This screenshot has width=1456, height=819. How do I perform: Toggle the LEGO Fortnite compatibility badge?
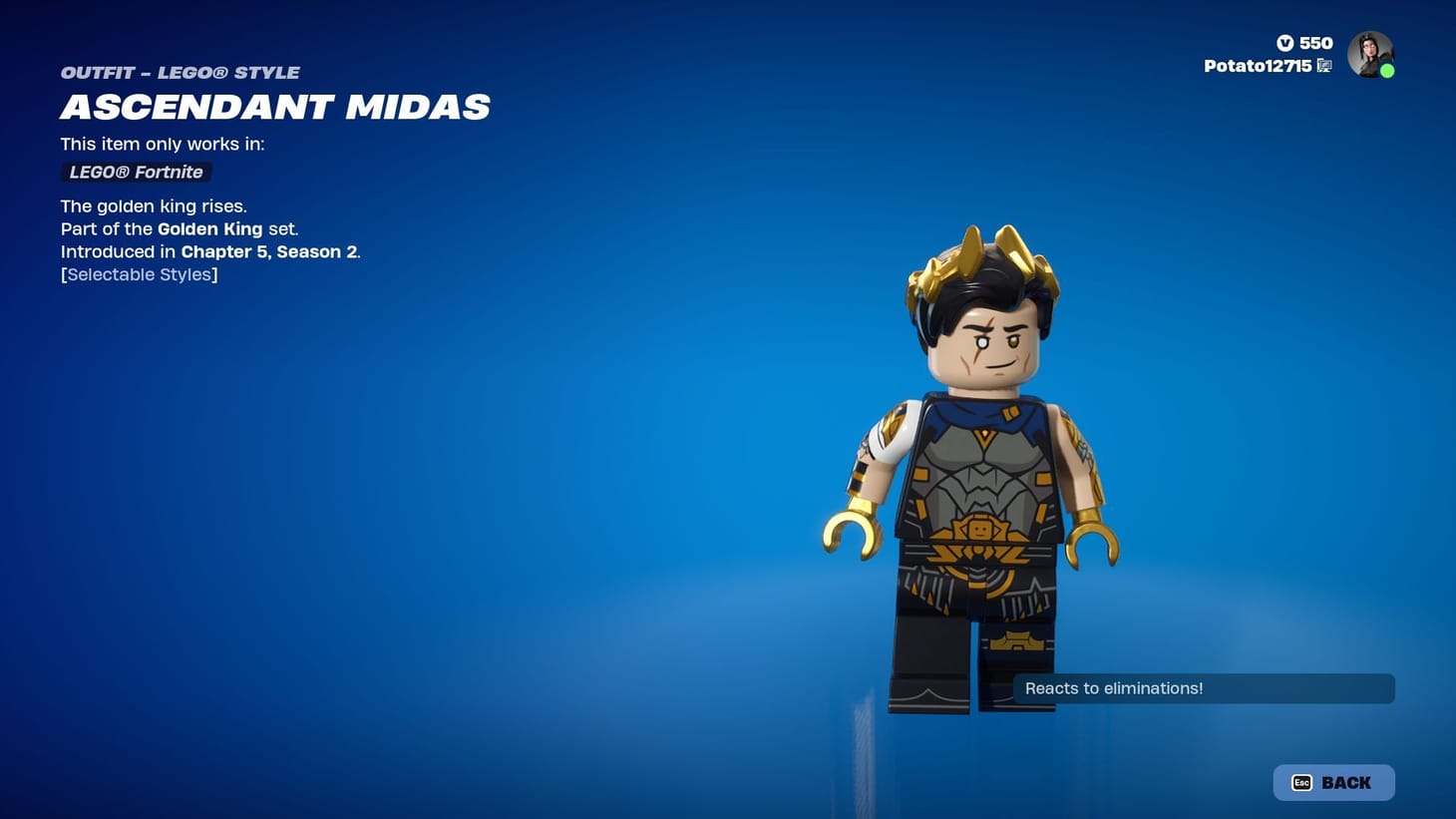click(137, 172)
